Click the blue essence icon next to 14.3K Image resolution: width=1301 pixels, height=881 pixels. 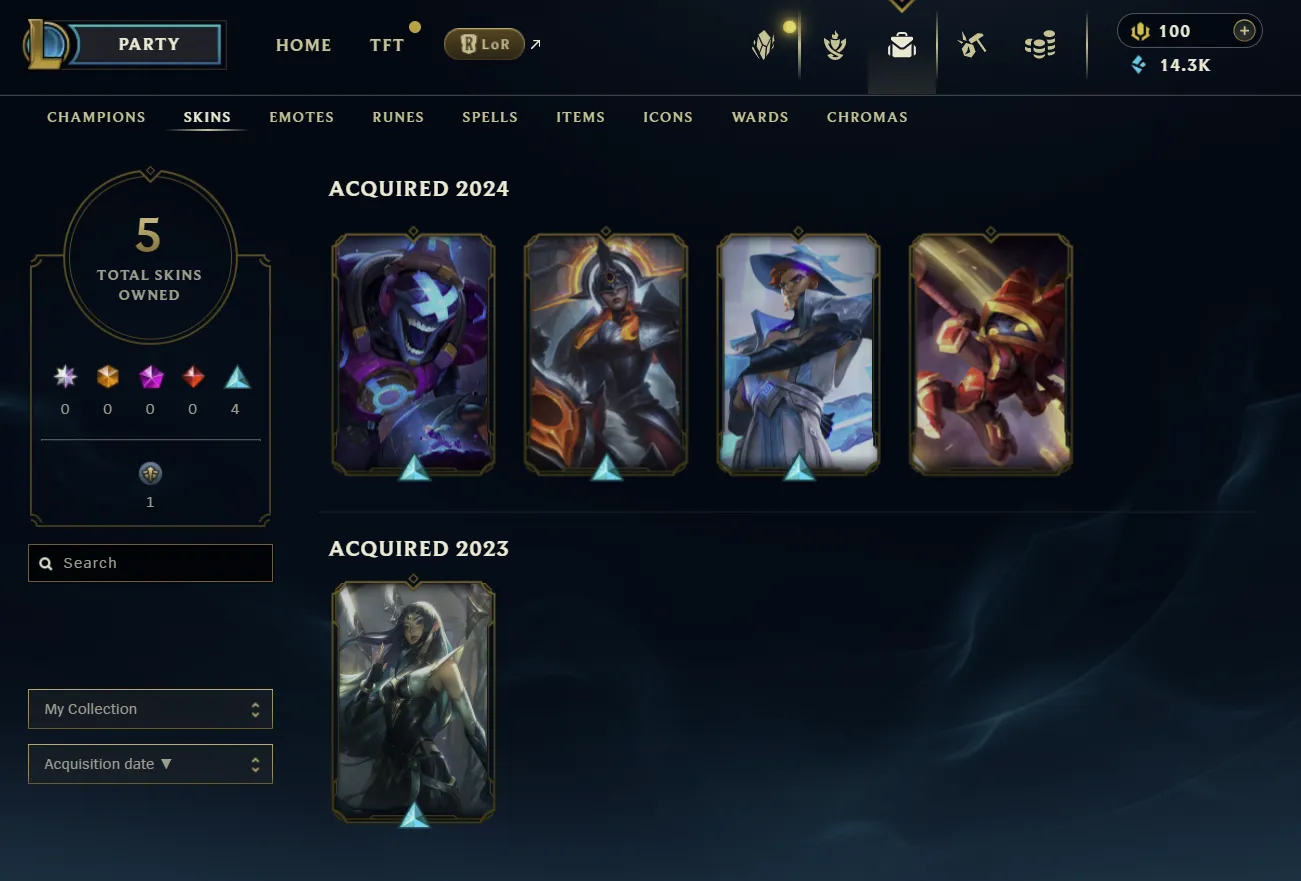[x=1139, y=65]
